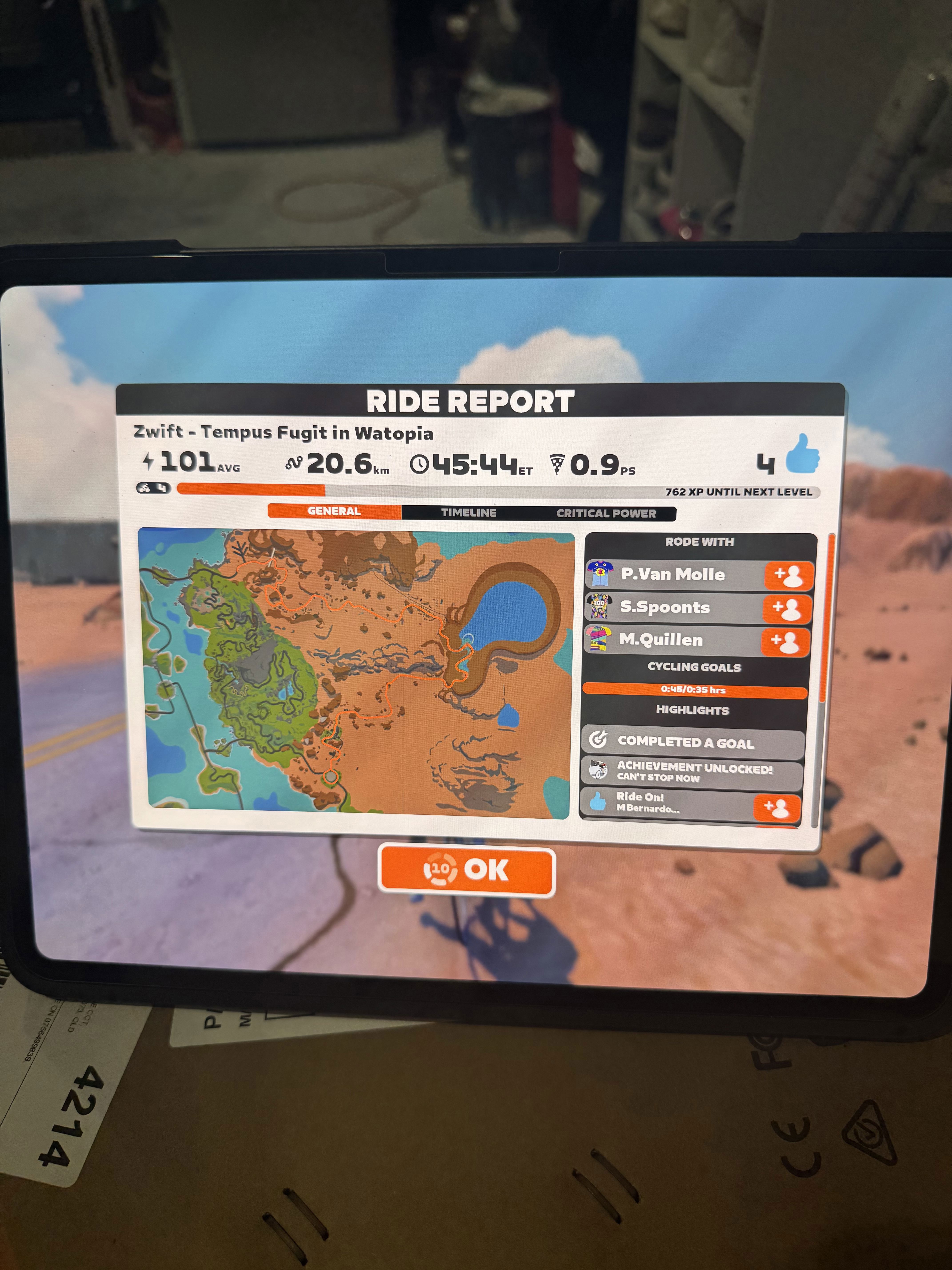Follow rider M.Quillen

785,641
